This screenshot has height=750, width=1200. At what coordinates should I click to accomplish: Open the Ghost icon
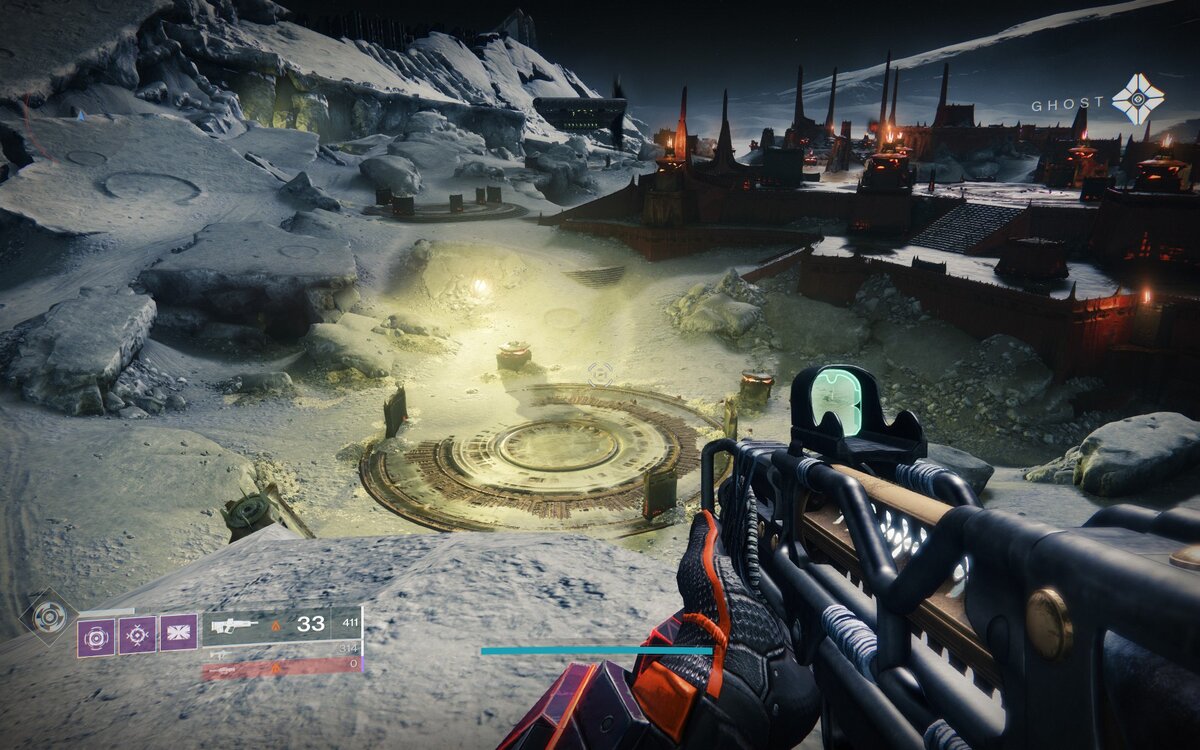tap(1138, 99)
